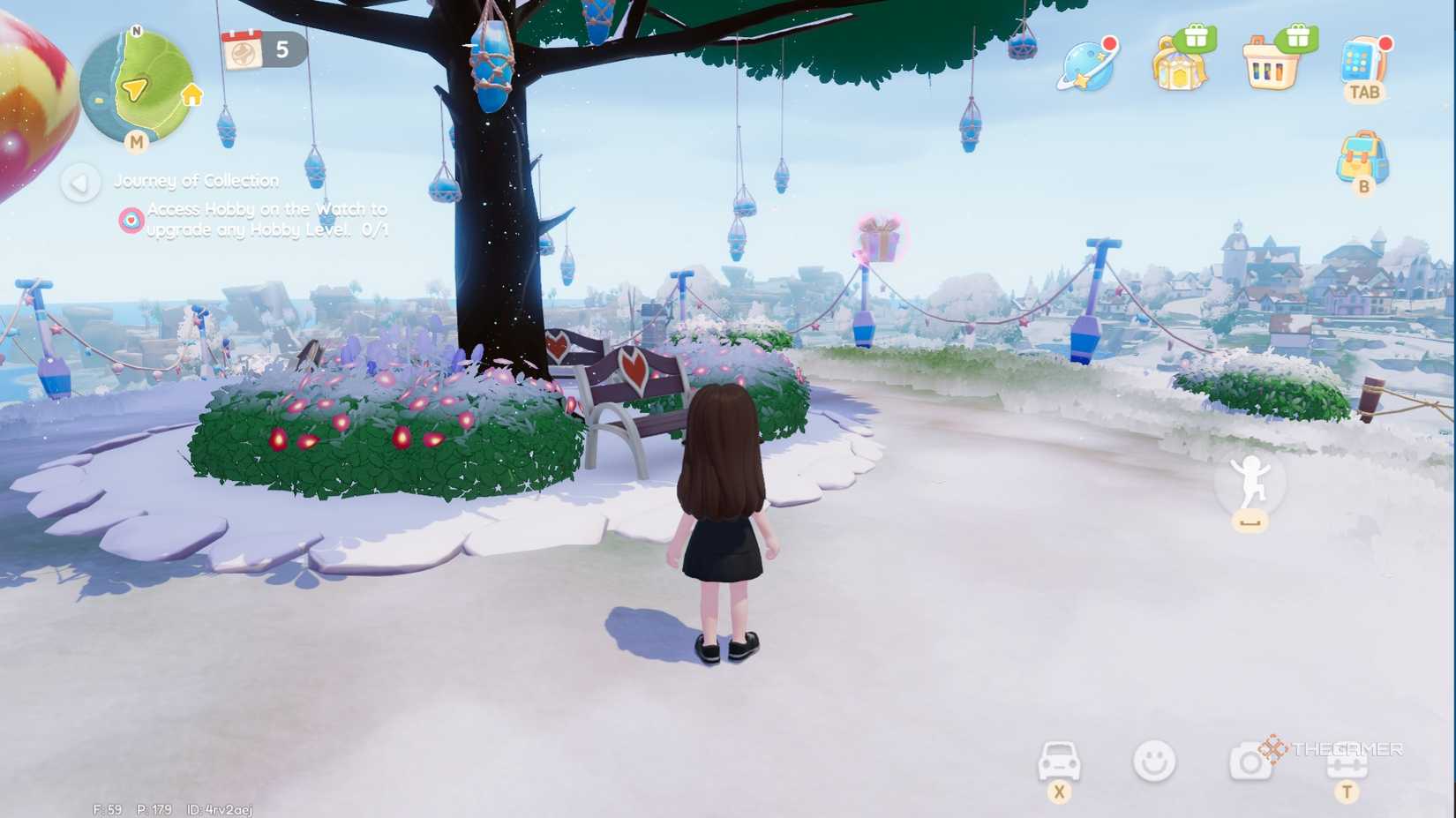This screenshot has width=1456, height=818.
Task: Open the planet world events icon
Action: pyautogui.click(x=1087, y=64)
